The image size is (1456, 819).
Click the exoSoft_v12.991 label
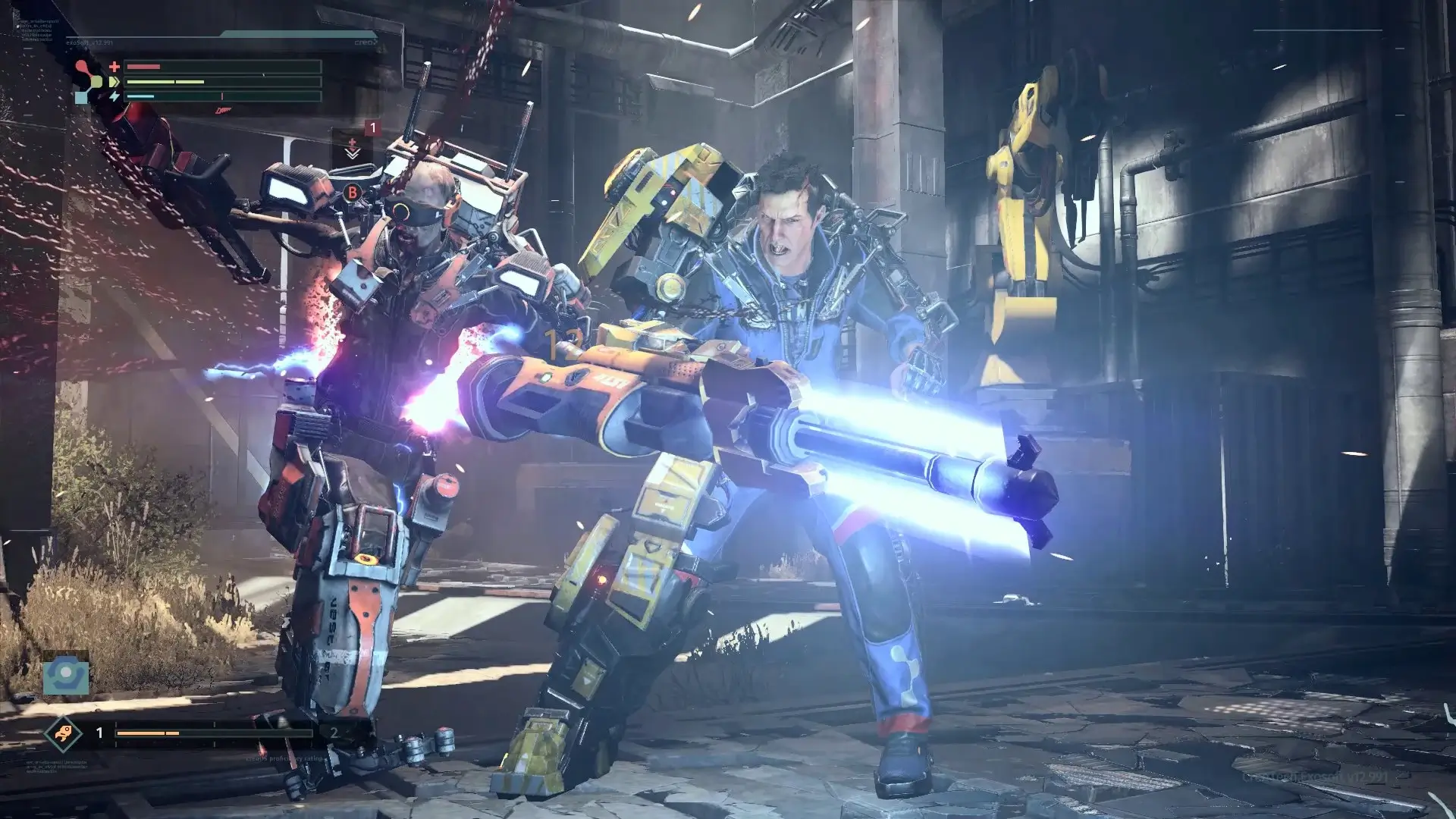pyautogui.click(x=89, y=42)
